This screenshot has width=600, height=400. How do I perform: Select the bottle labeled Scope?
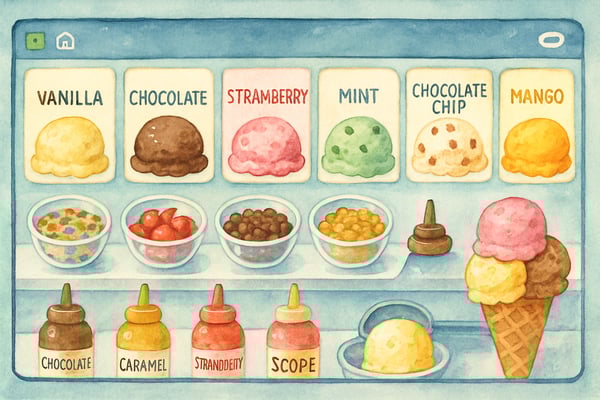point(293,335)
